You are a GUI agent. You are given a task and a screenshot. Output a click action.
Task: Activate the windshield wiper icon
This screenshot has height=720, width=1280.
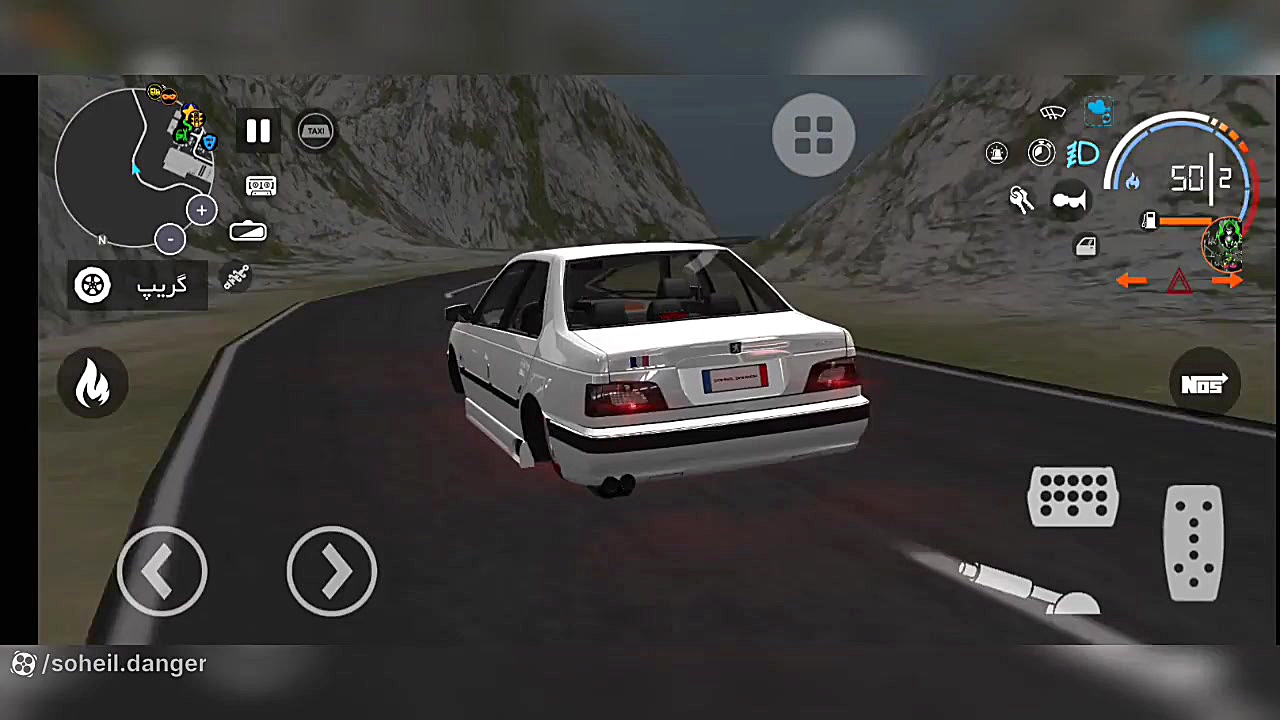[x=1052, y=113]
